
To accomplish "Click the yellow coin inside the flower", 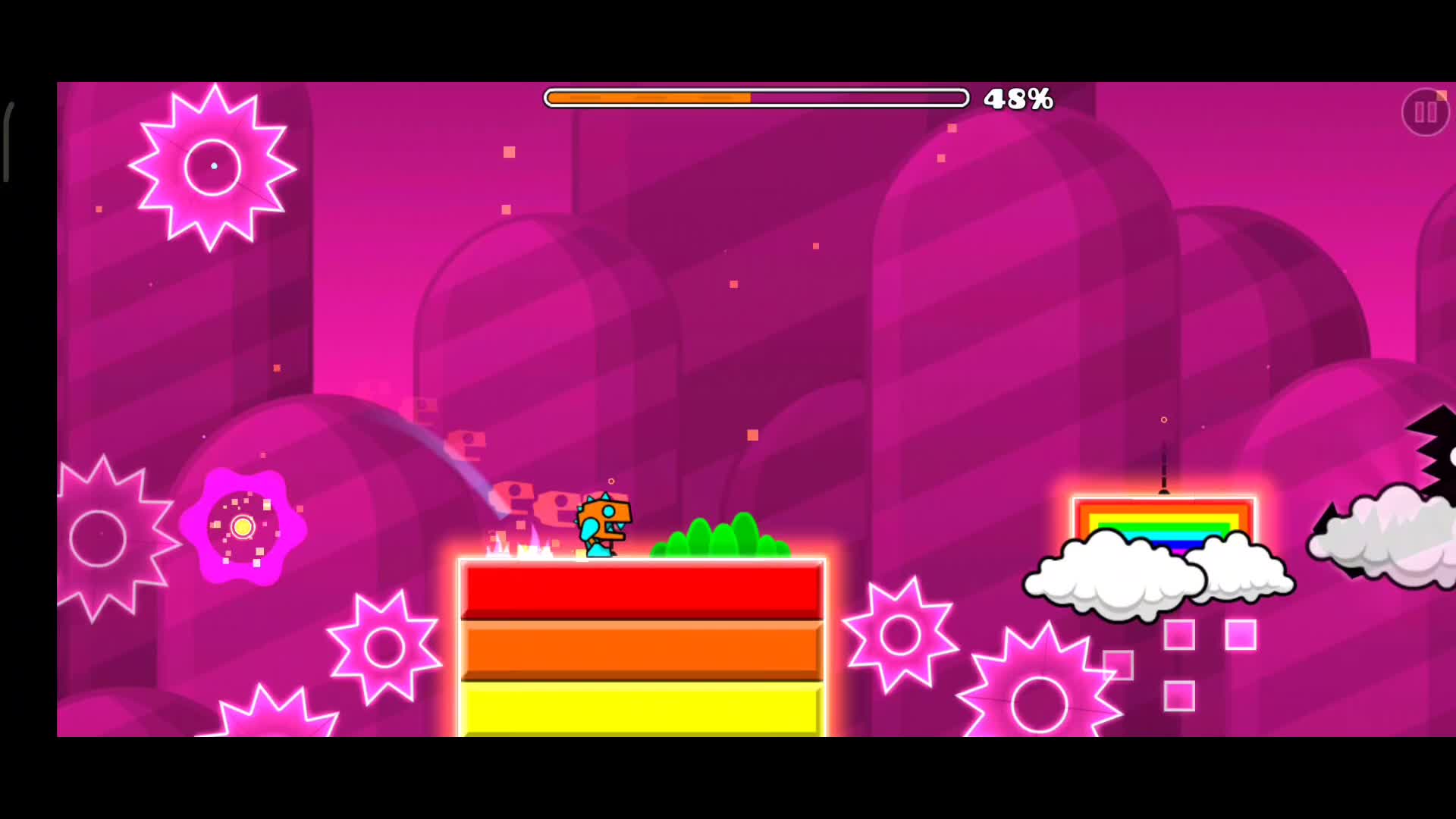I will 243,527.
